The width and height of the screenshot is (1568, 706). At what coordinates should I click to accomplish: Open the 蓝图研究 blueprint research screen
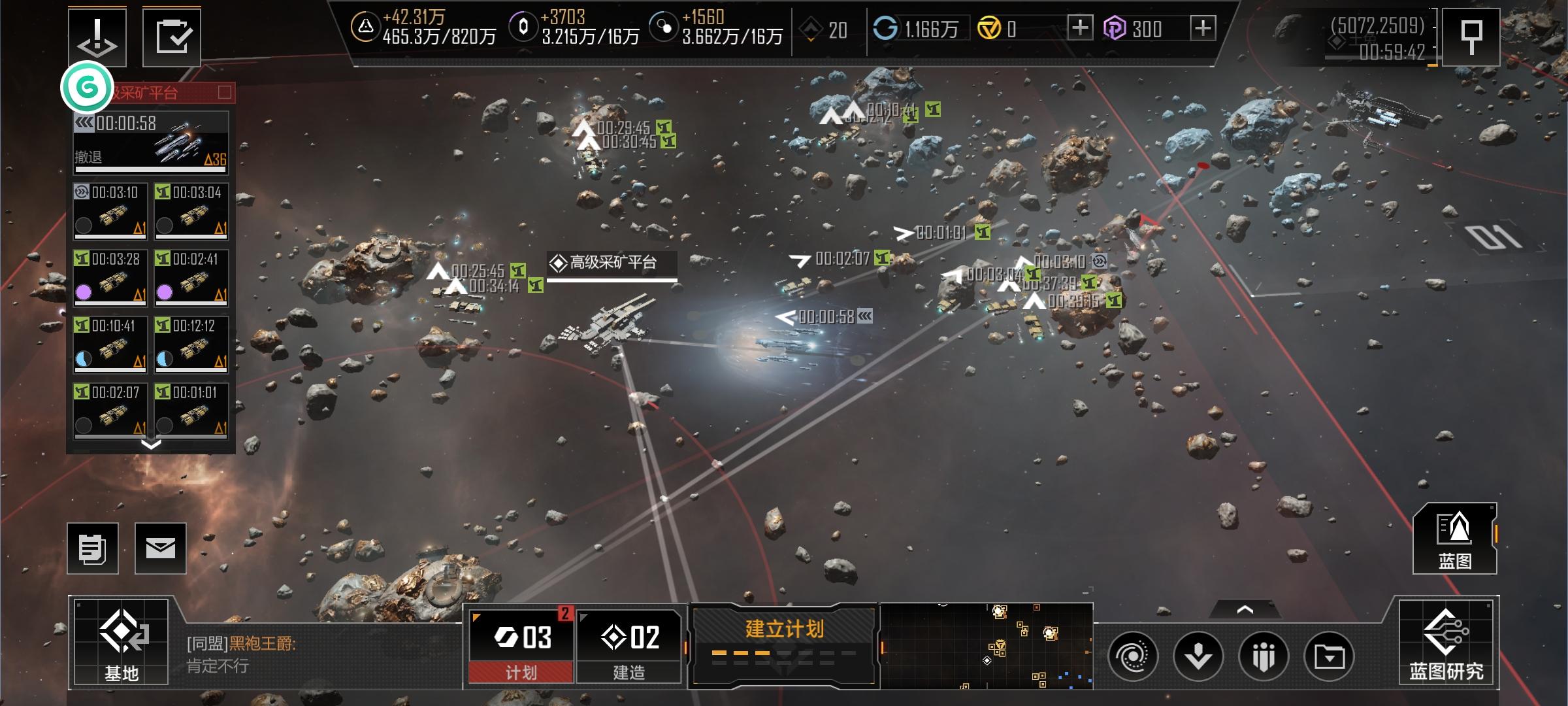(x=1446, y=641)
